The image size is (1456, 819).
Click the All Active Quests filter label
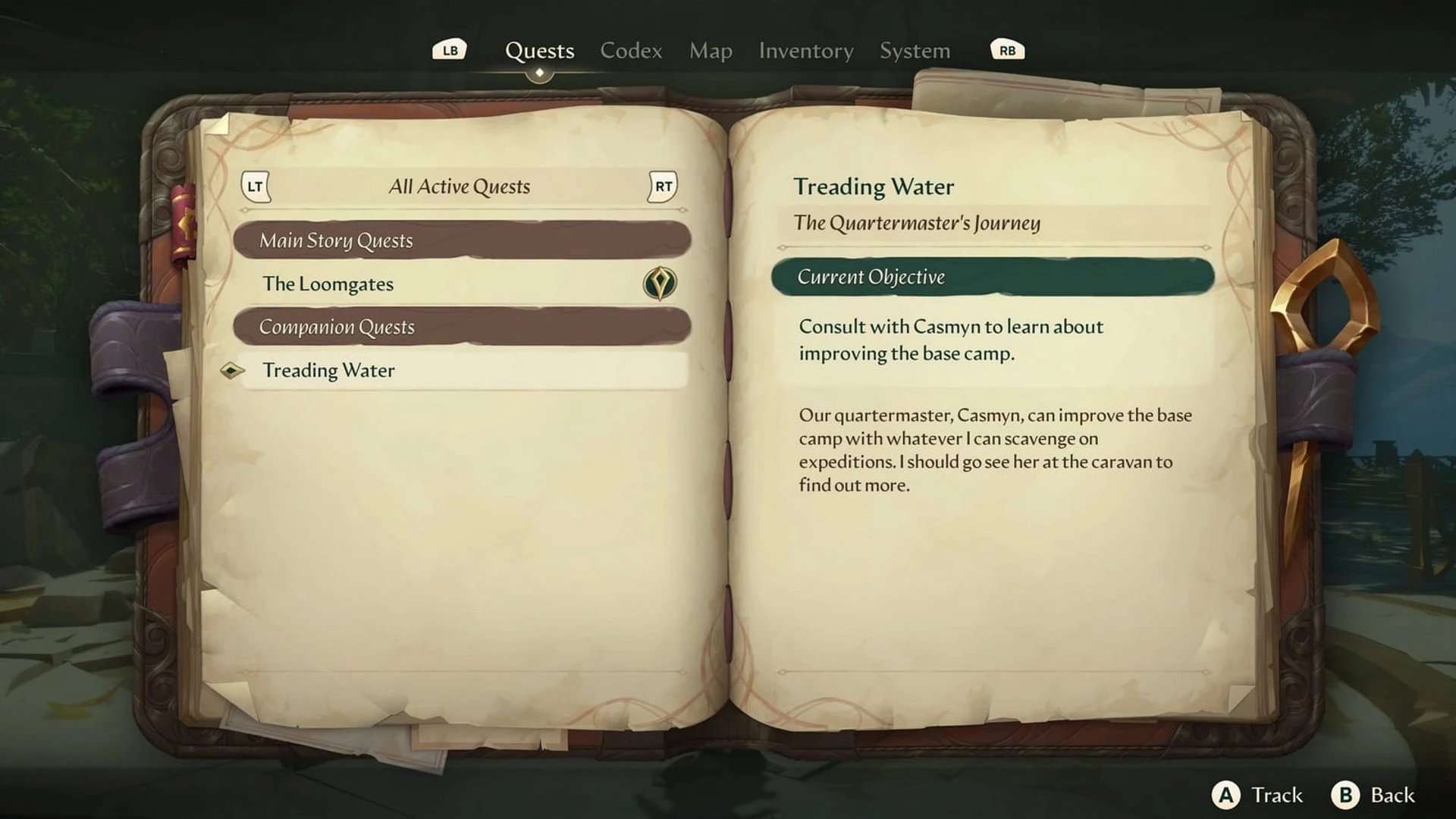pos(459,187)
